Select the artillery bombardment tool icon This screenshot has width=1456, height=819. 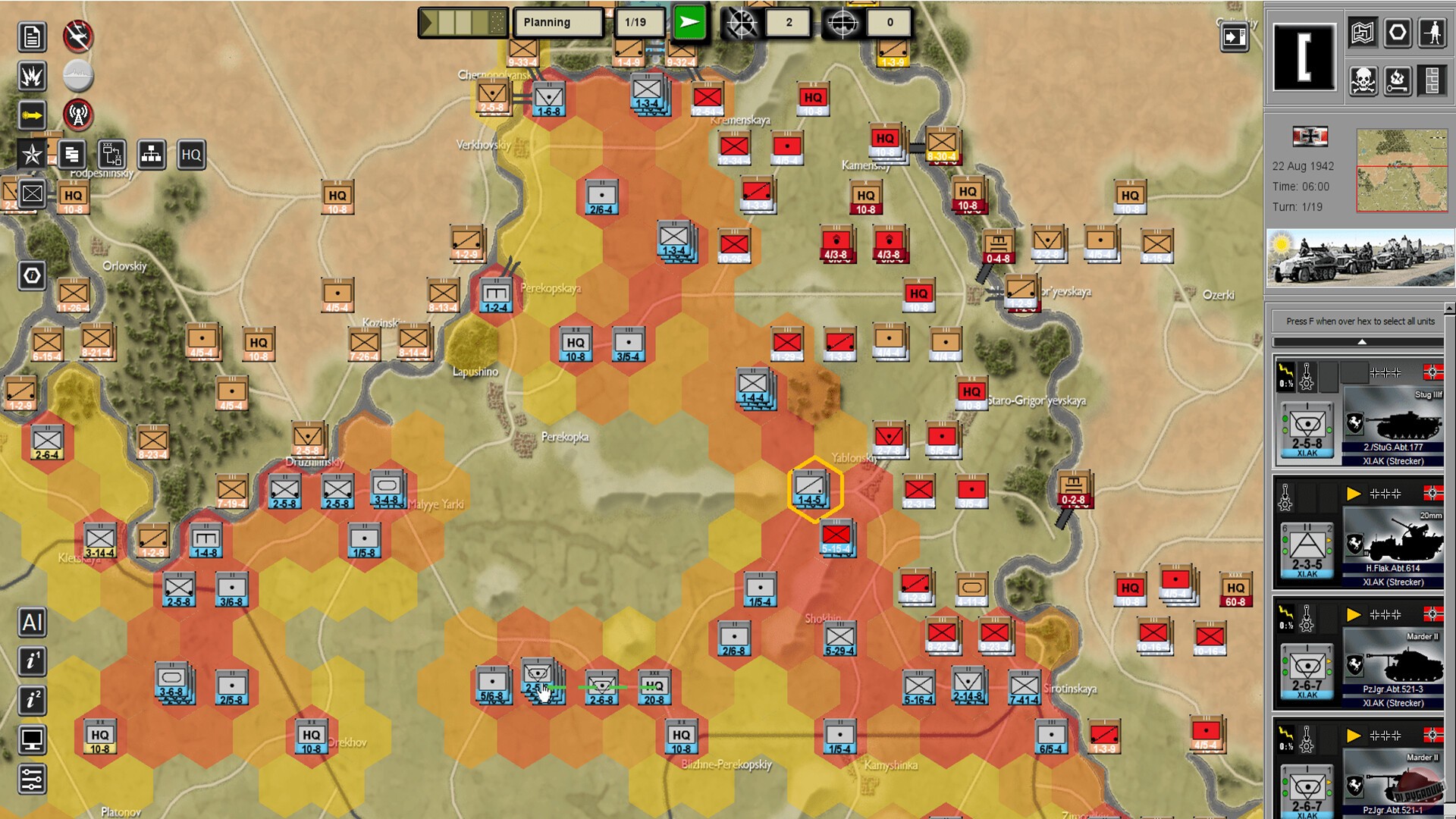tap(30, 76)
